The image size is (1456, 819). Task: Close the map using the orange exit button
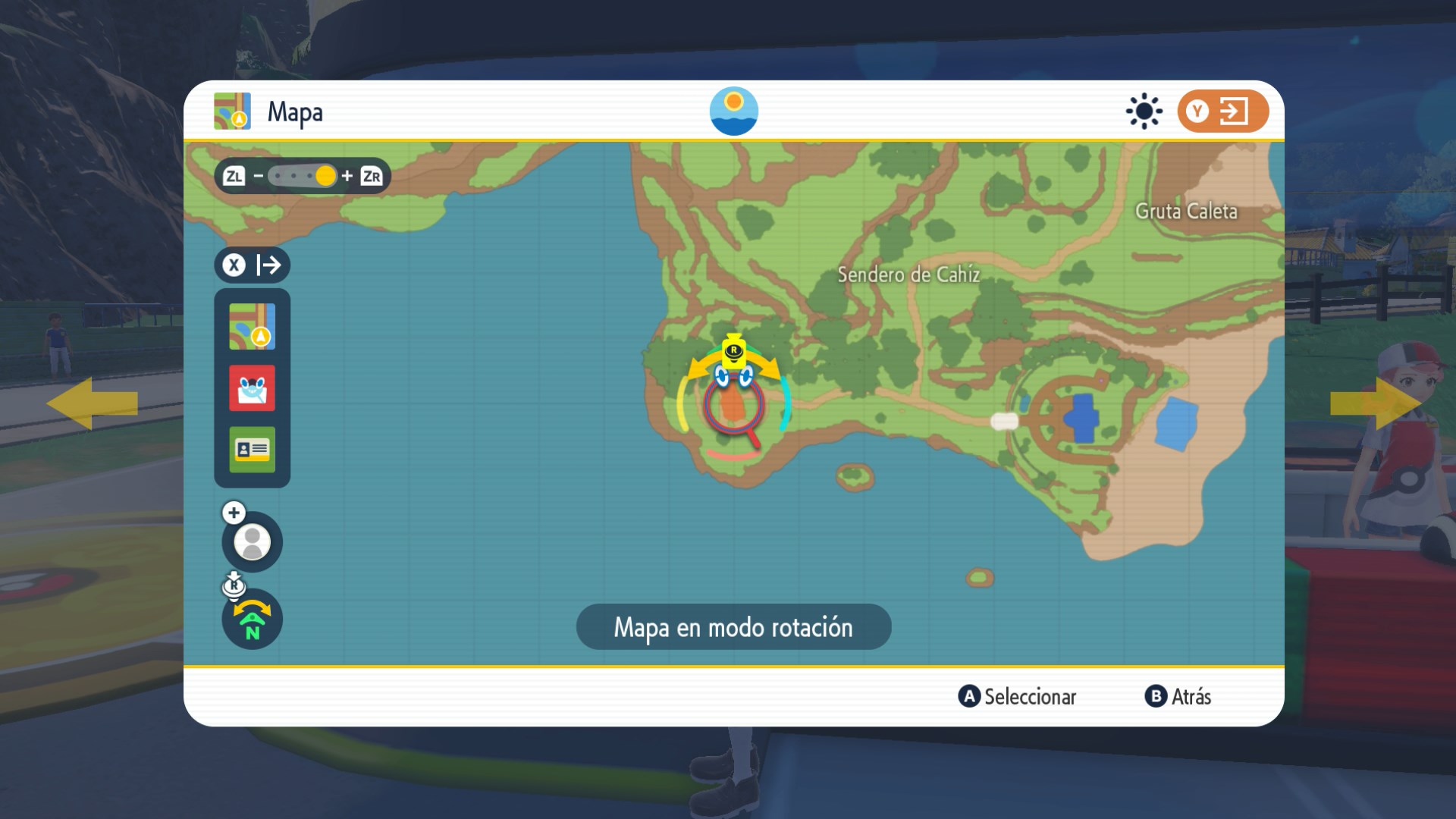click(x=1222, y=111)
